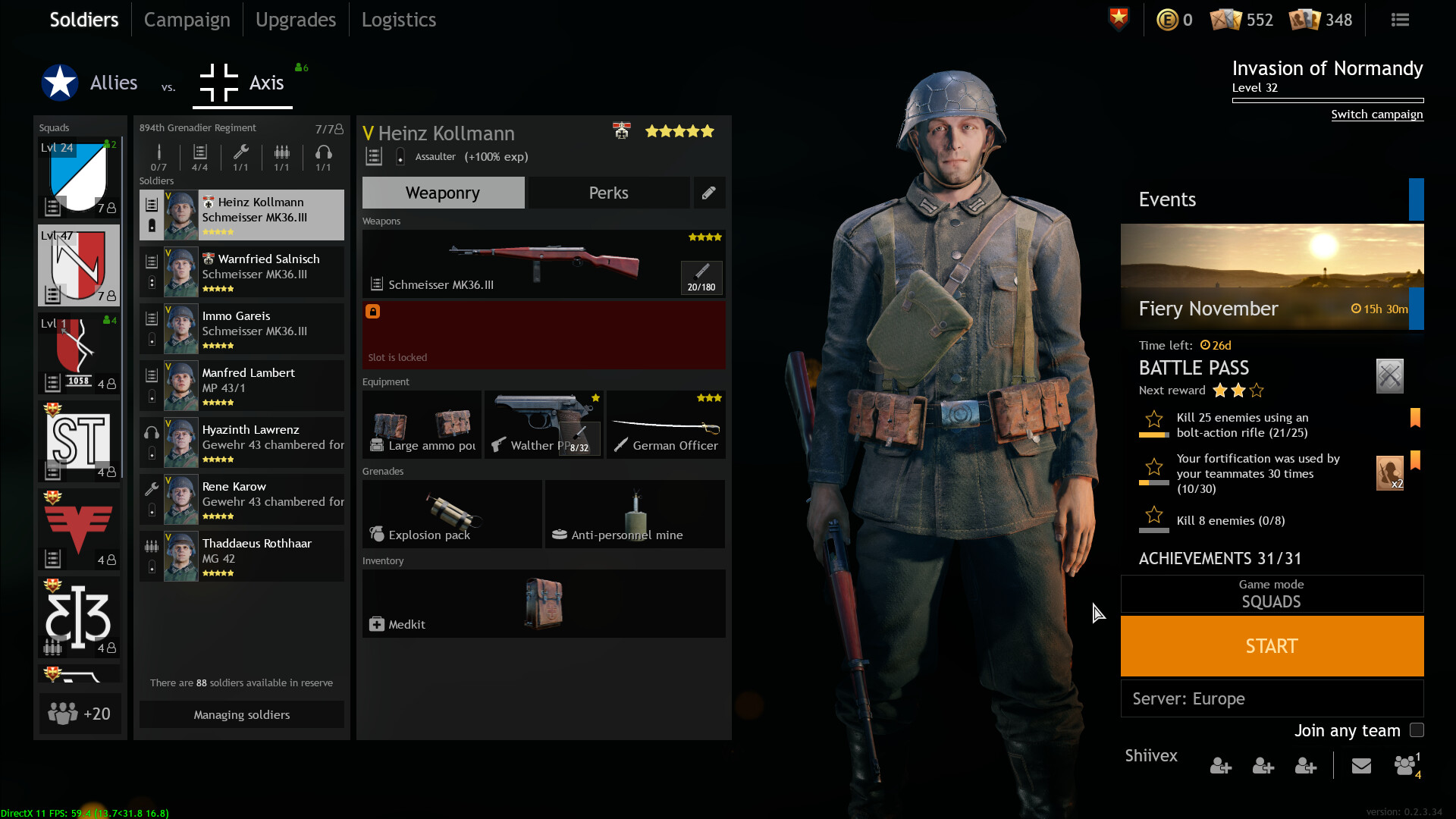The image size is (1456, 819).
Task: Toggle the Join any team checkbox
Action: [1417, 730]
